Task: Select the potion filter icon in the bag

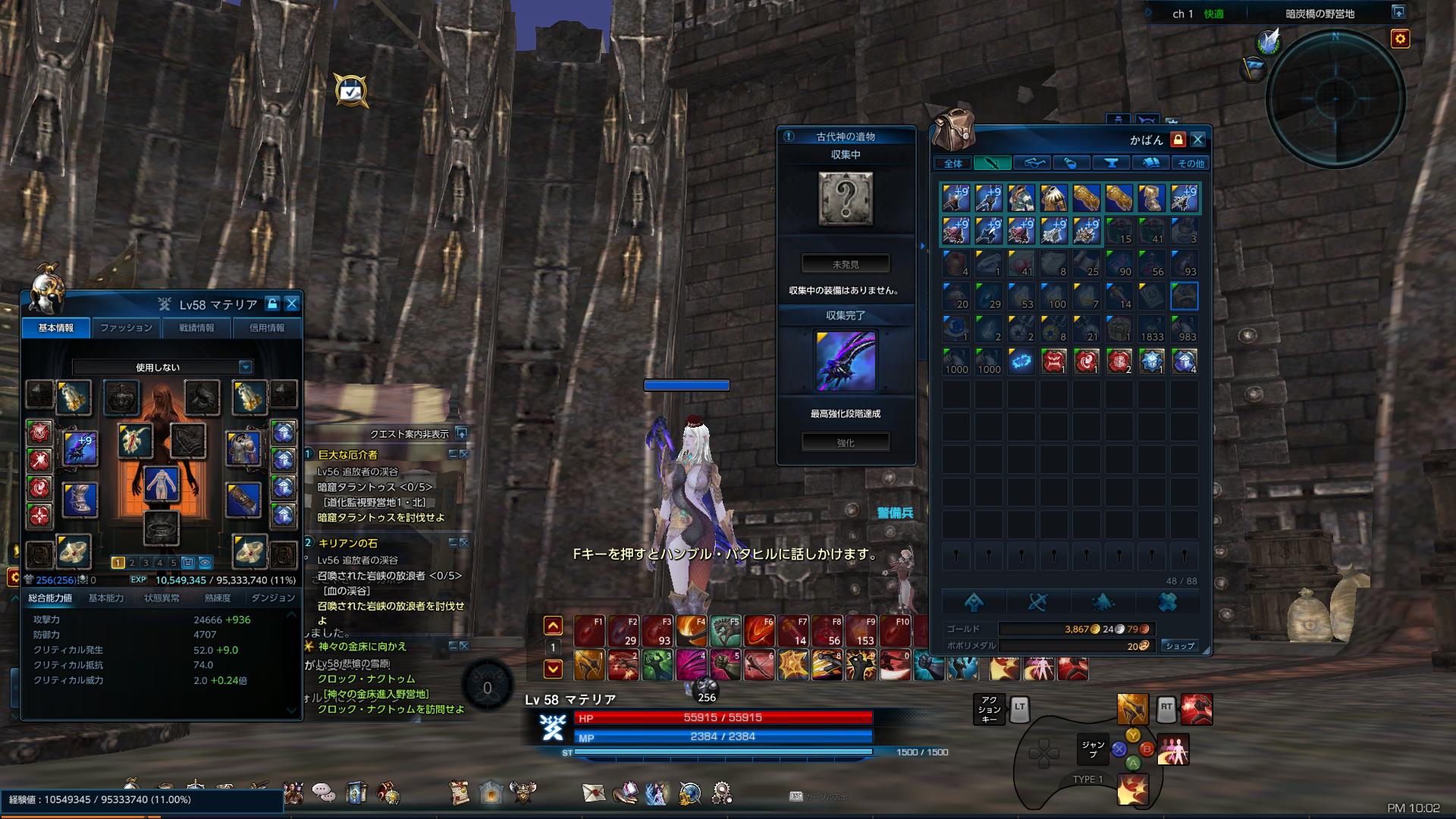Action: [x=1071, y=162]
